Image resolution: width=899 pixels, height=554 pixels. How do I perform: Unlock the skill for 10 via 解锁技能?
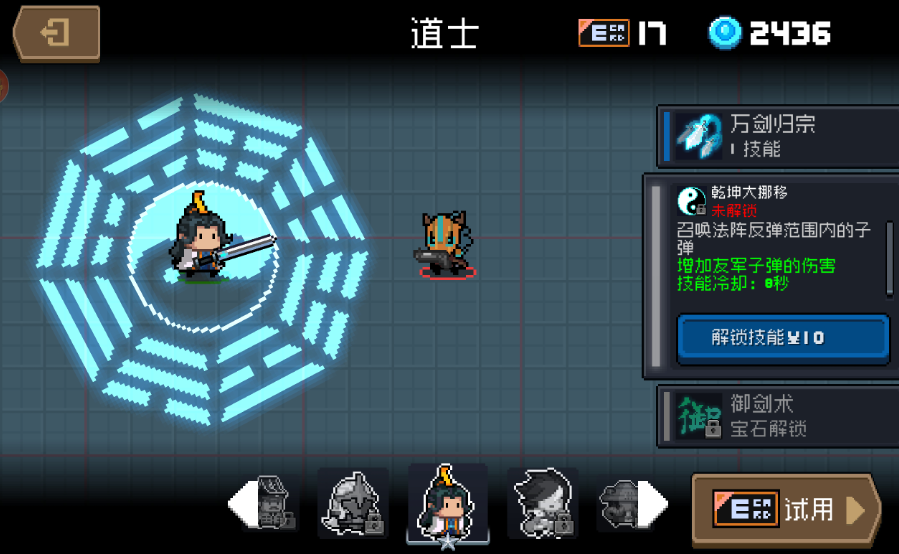click(783, 338)
